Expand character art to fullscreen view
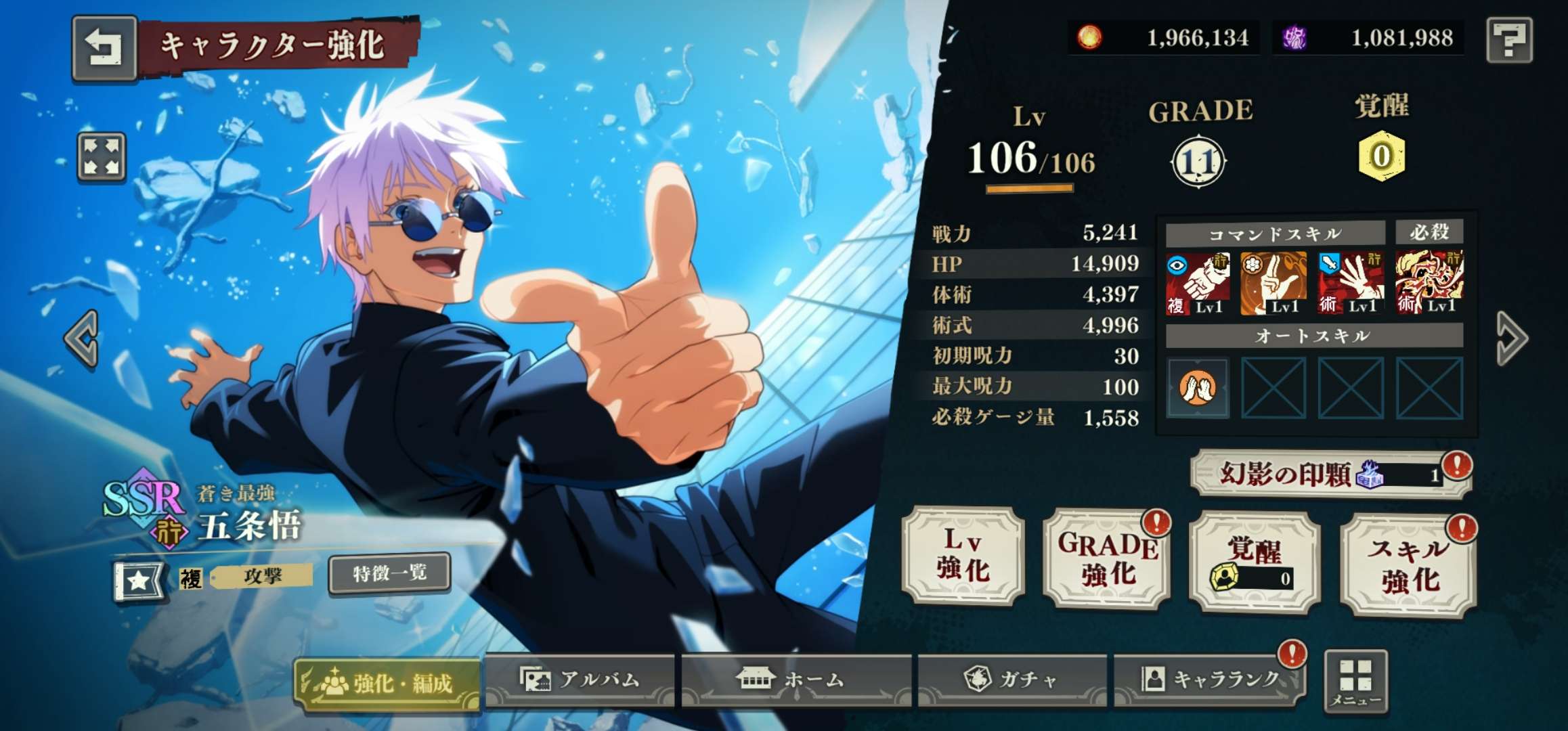The width and height of the screenshot is (1568, 731). [x=102, y=157]
